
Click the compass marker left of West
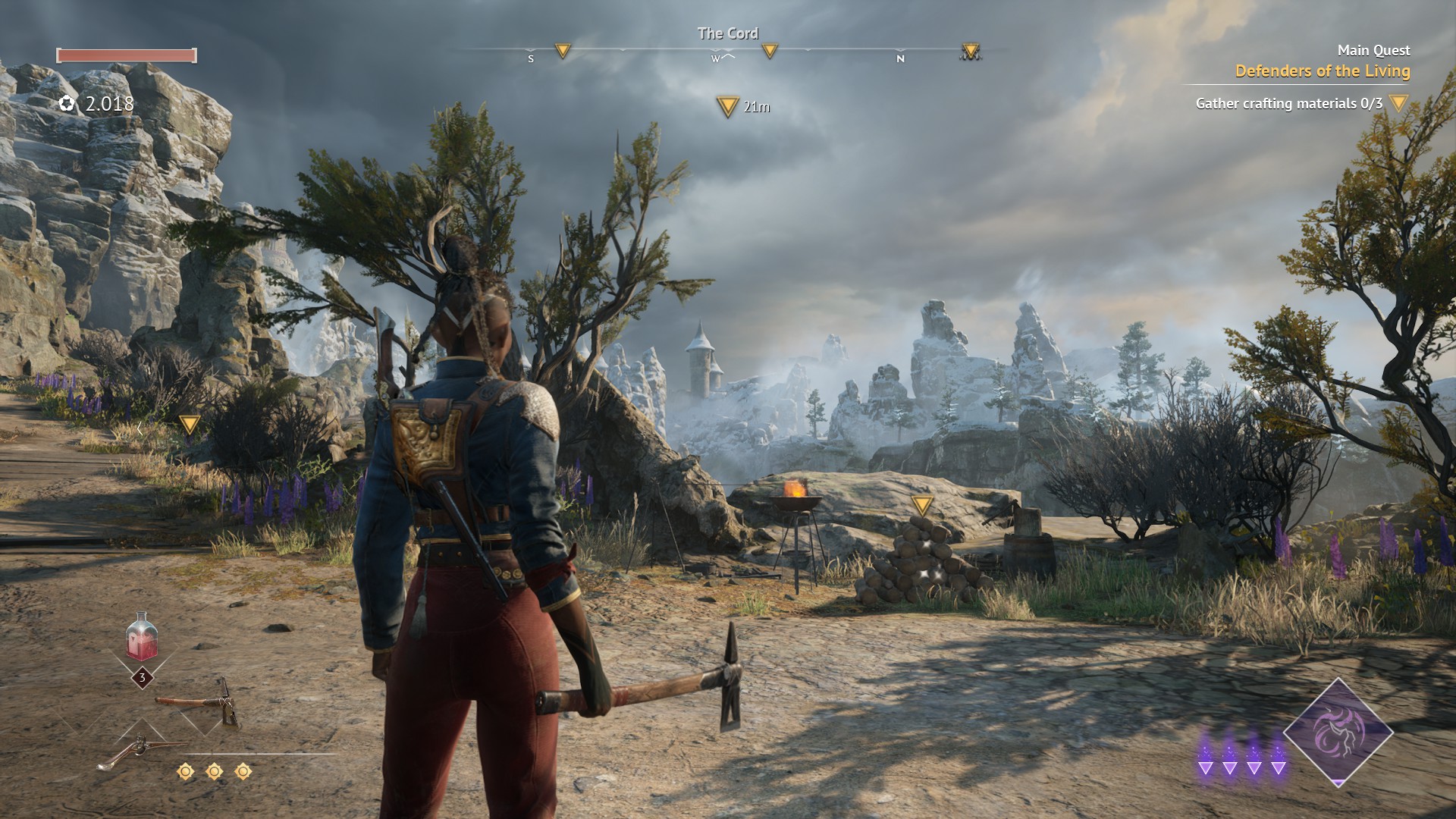tap(562, 51)
